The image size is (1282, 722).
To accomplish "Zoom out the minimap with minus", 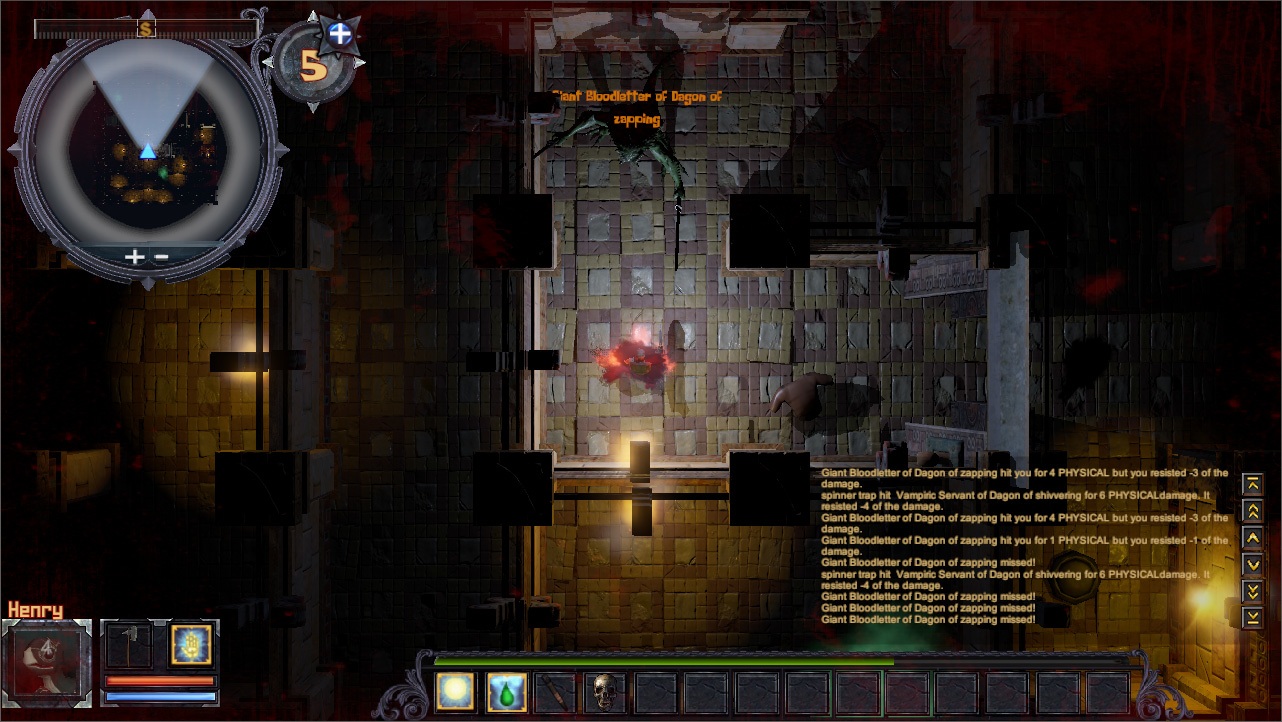I will [161, 256].
